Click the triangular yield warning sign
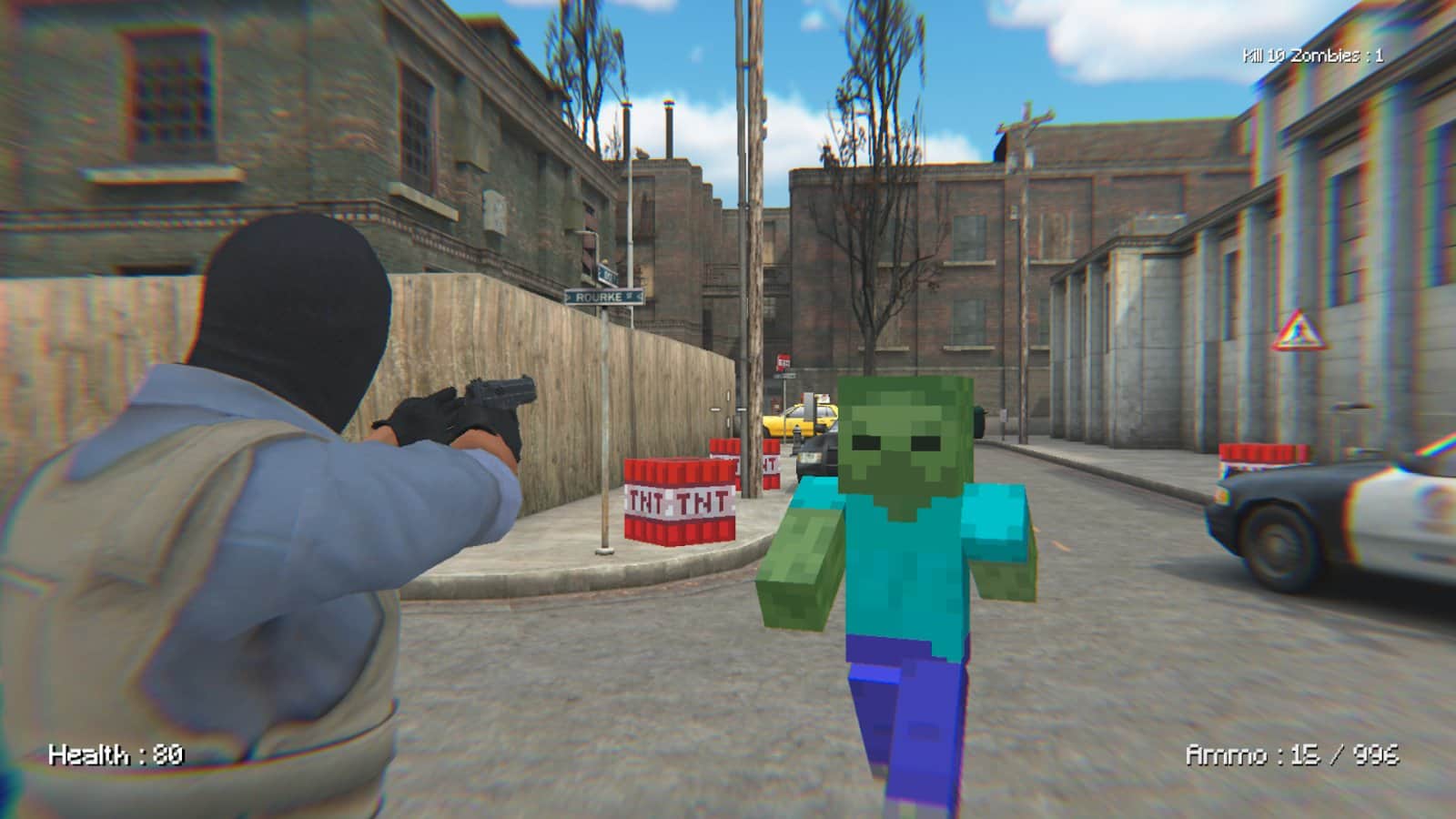Screen dimensions: 1456x819 (1301, 328)
